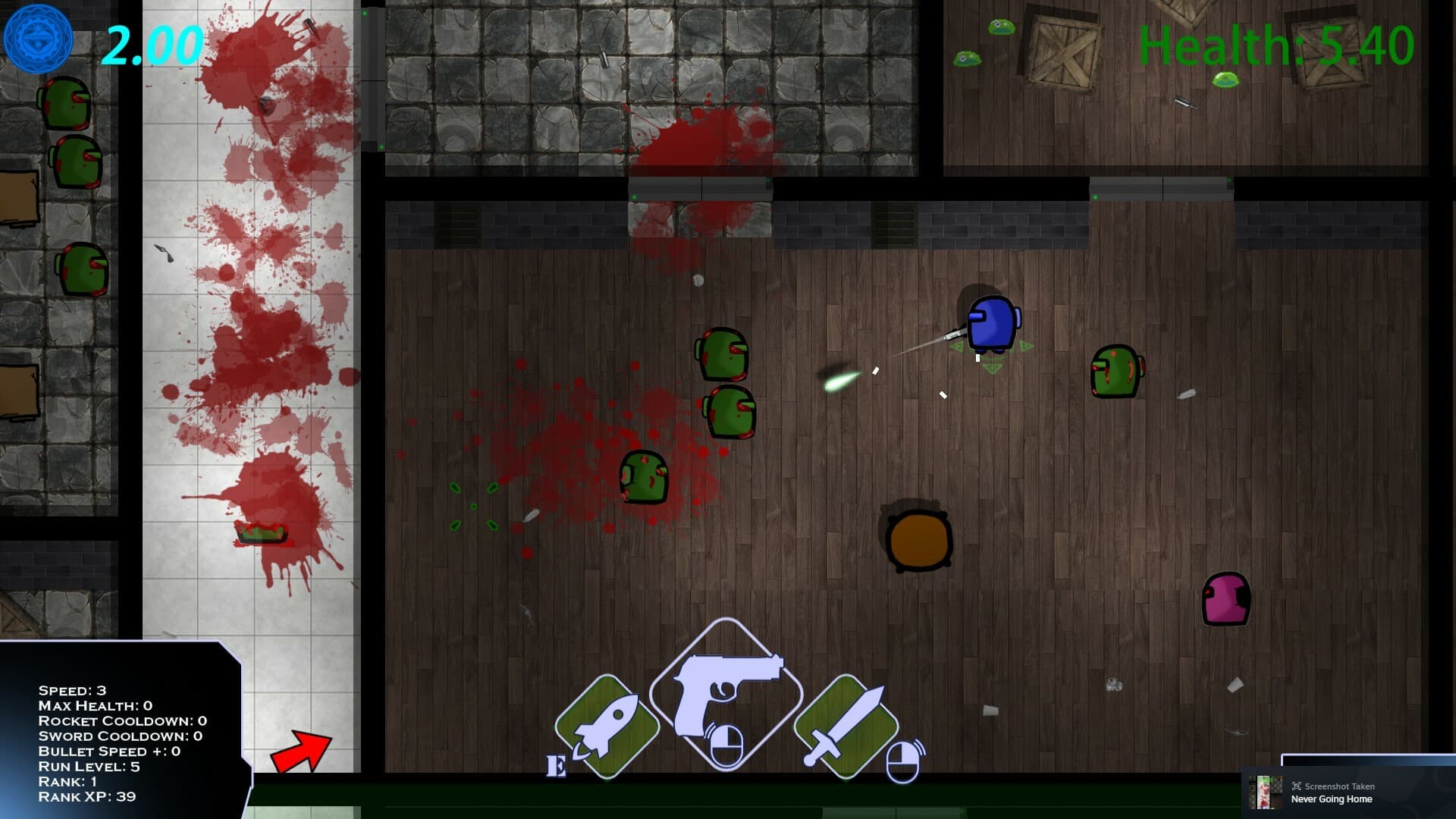Click the Never Going Home notification popup

point(1331,799)
